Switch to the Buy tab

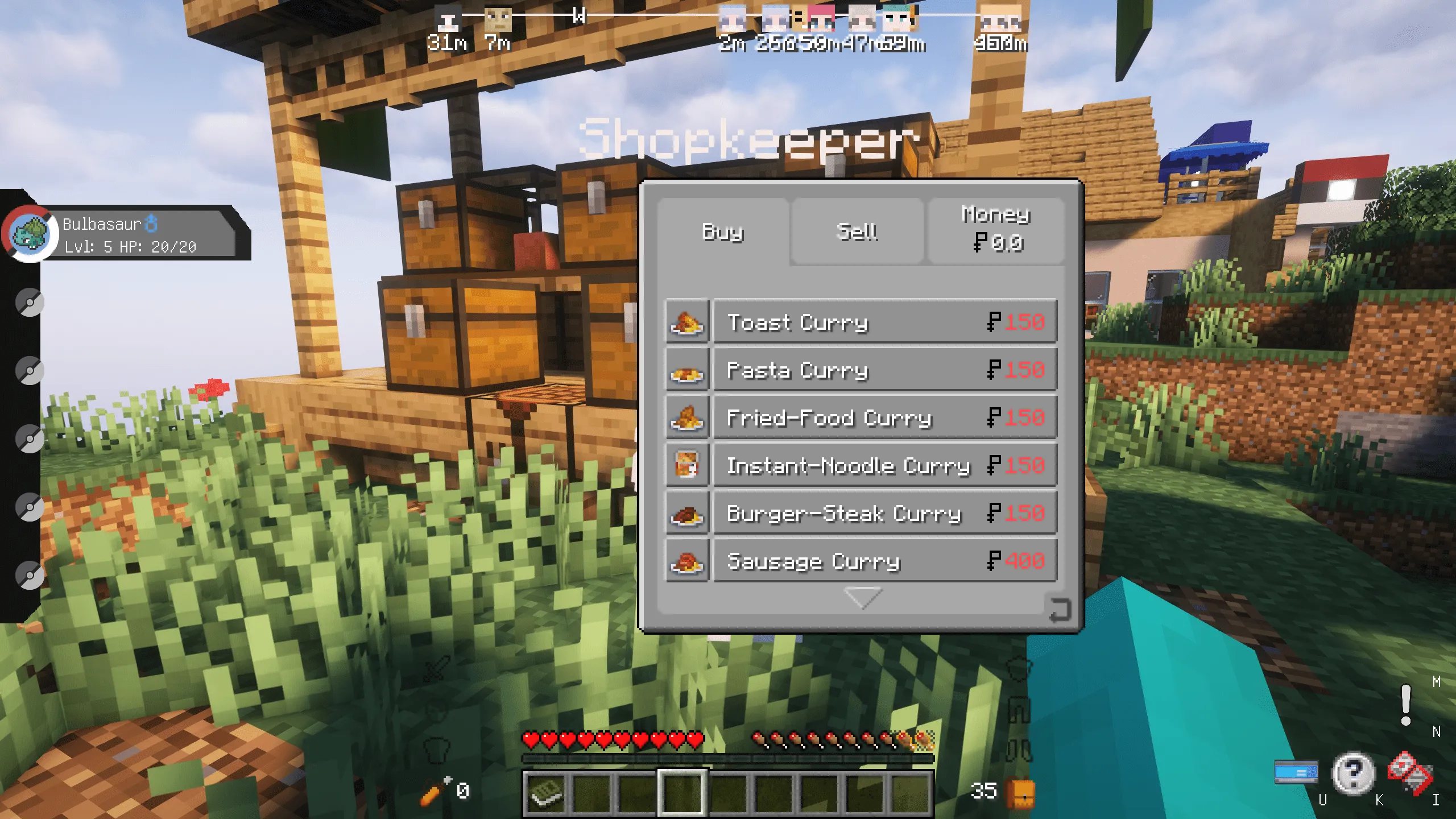[x=722, y=232]
